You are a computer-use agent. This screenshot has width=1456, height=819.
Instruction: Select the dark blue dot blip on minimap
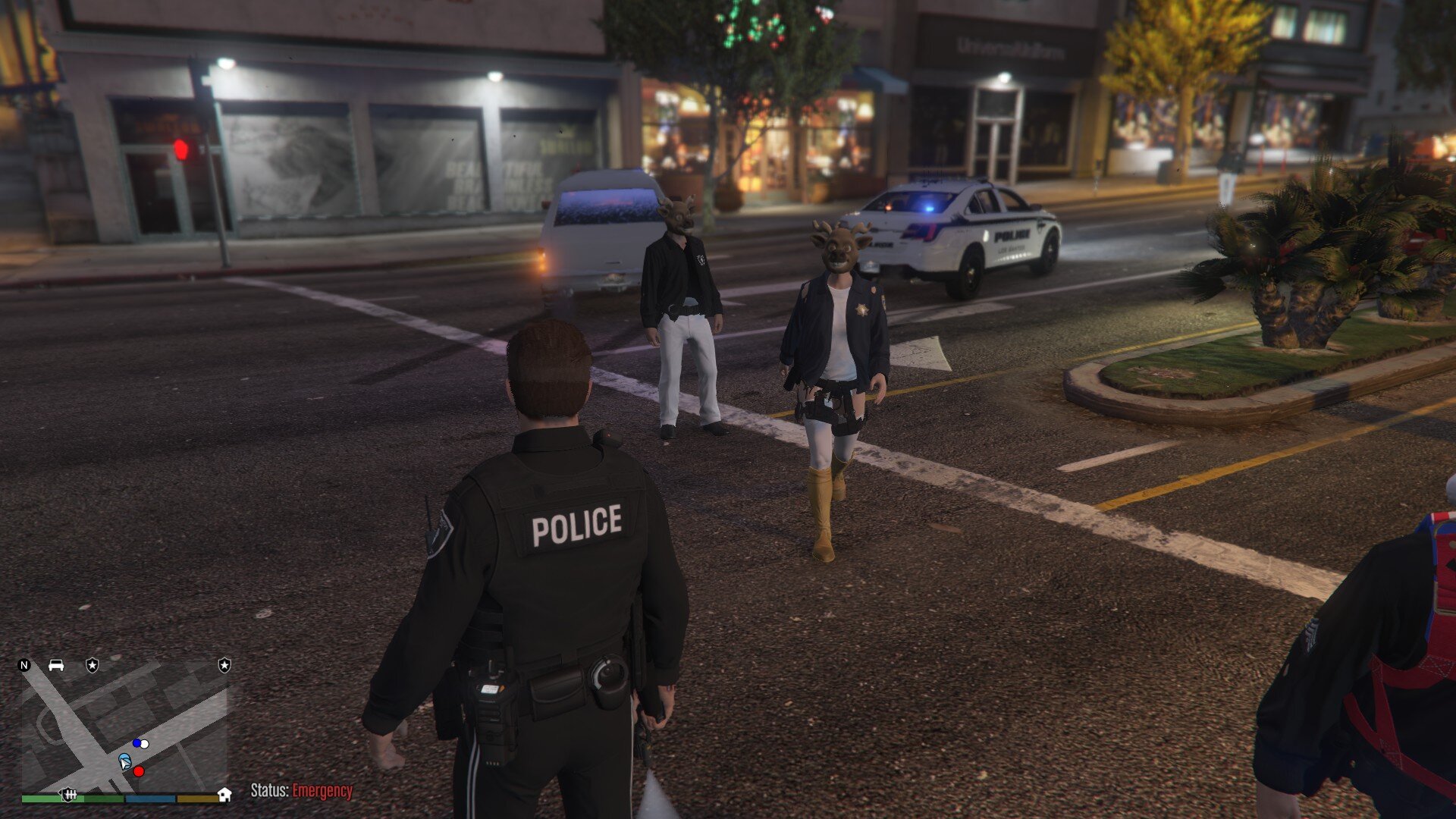[x=136, y=743]
